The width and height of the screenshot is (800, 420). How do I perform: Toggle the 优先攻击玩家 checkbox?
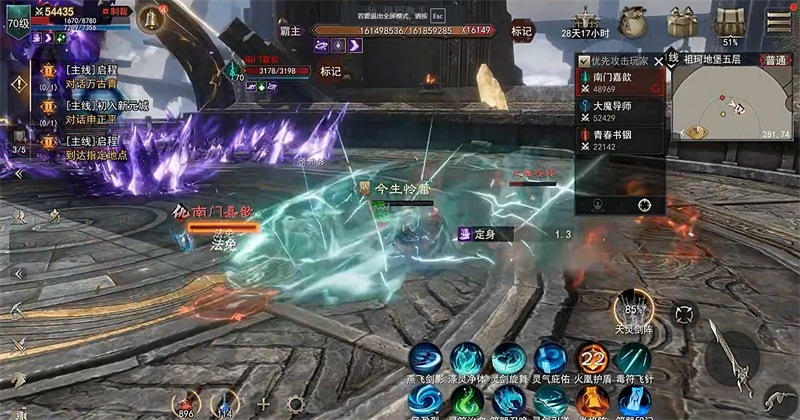pyautogui.click(x=586, y=62)
